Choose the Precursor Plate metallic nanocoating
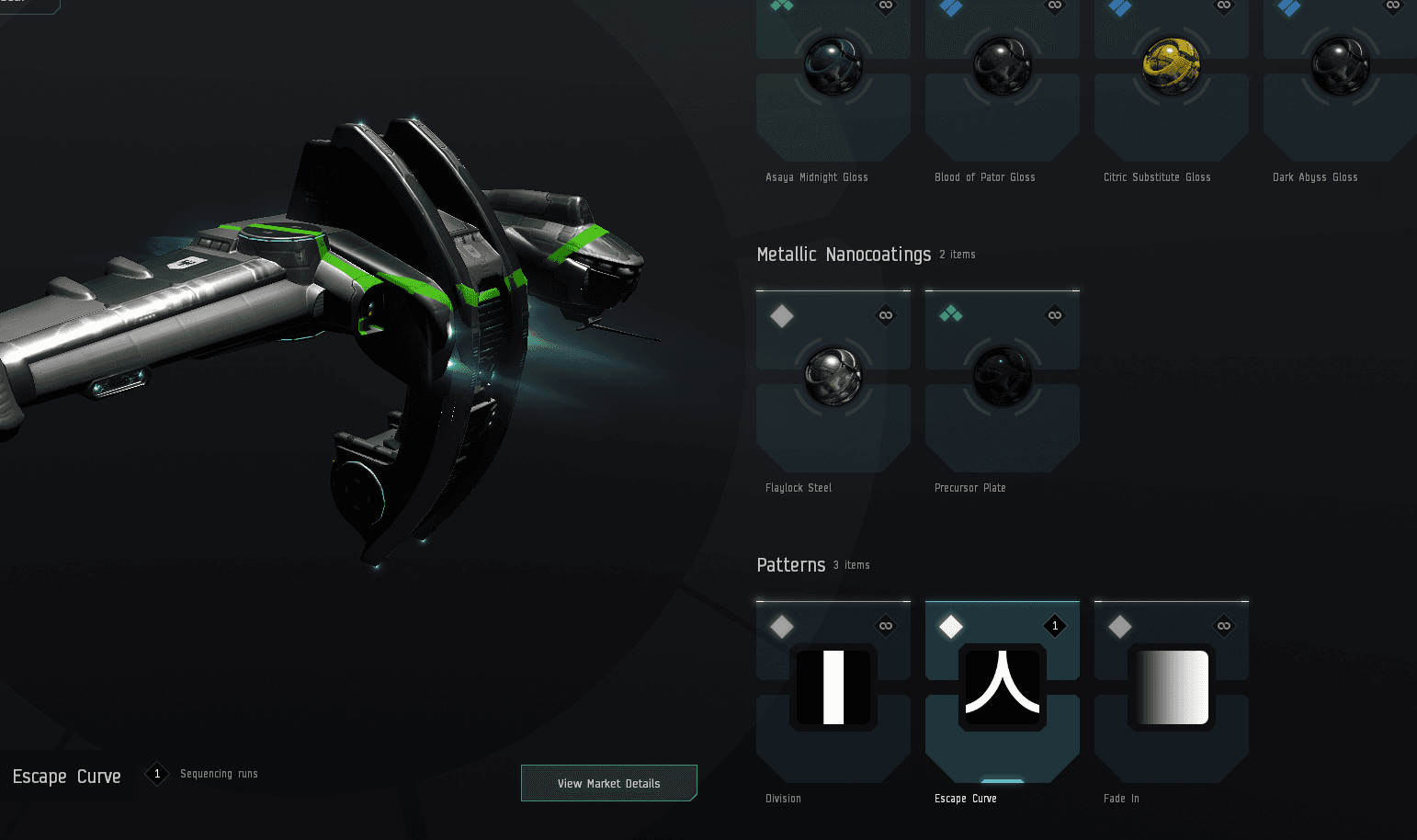Image resolution: width=1417 pixels, height=840 pixels. tap(1002, 377)
